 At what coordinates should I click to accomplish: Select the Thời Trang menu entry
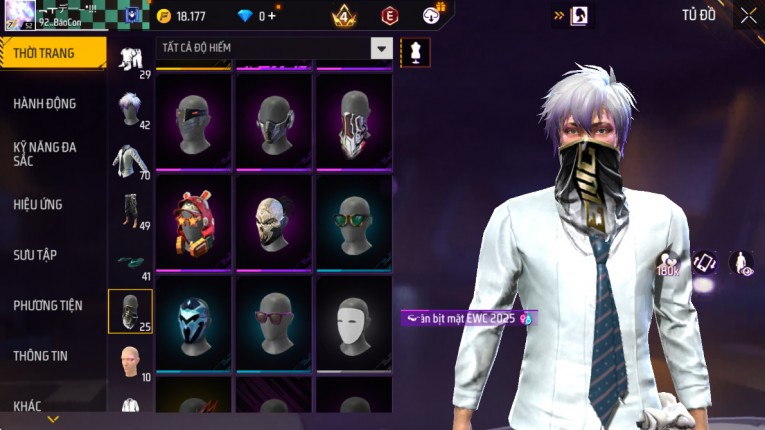[44, 53]
